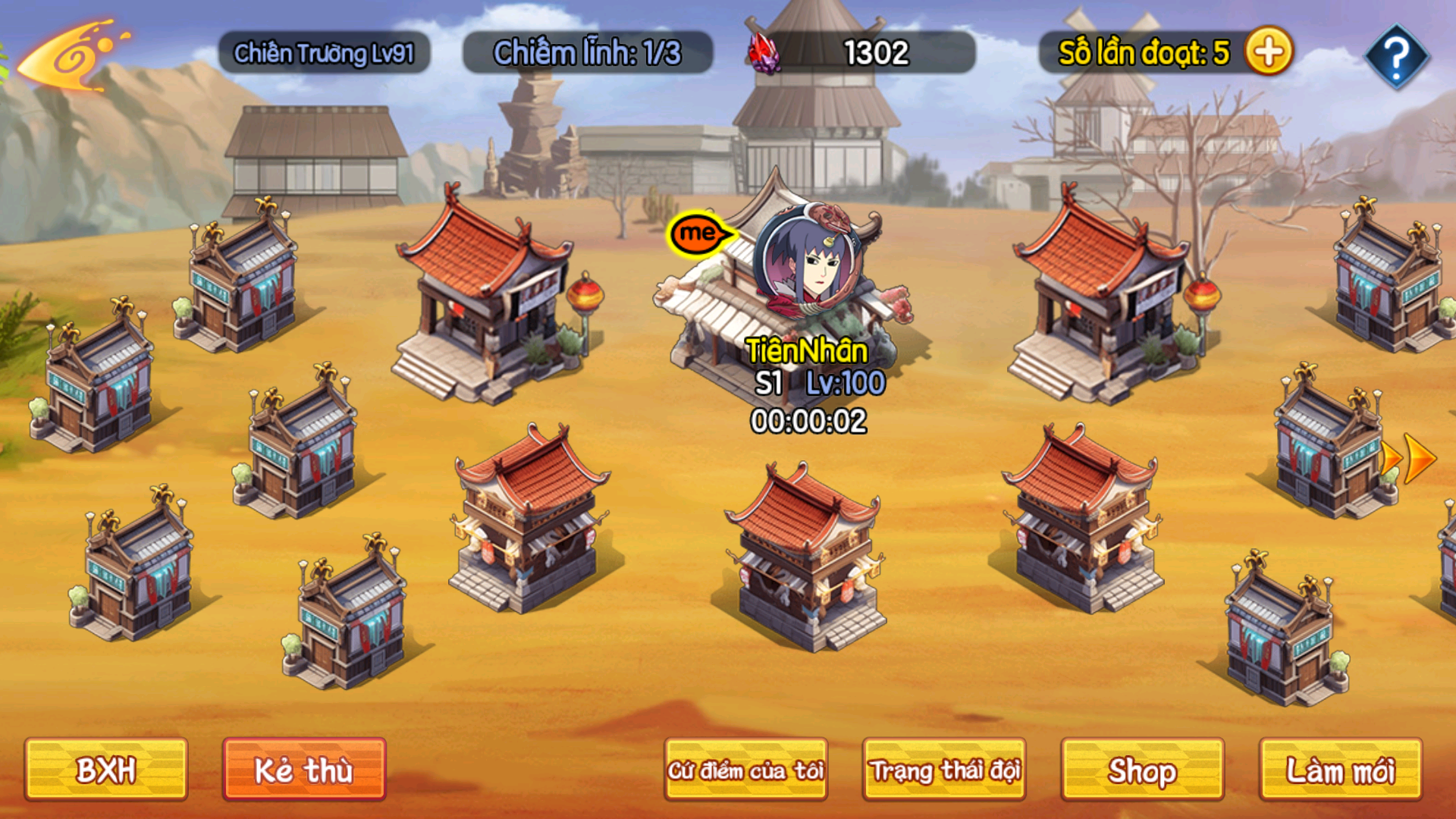Viewport: 1456px width, 819px height.
Task: Show Cứ điểm của tôi
Action: point(745,770)
